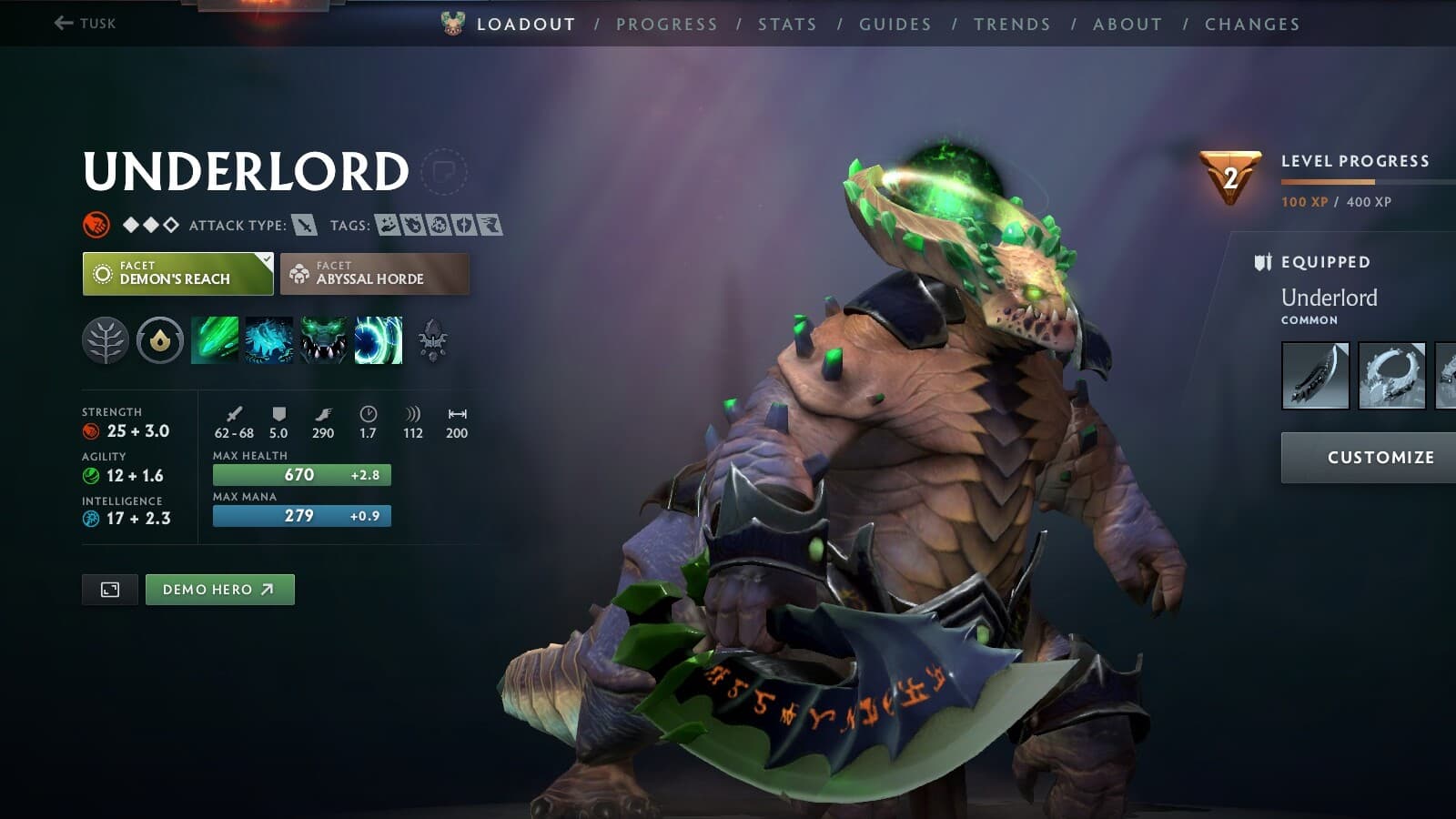Keep Demon's Reach facet enabled

tap(176, 273)
